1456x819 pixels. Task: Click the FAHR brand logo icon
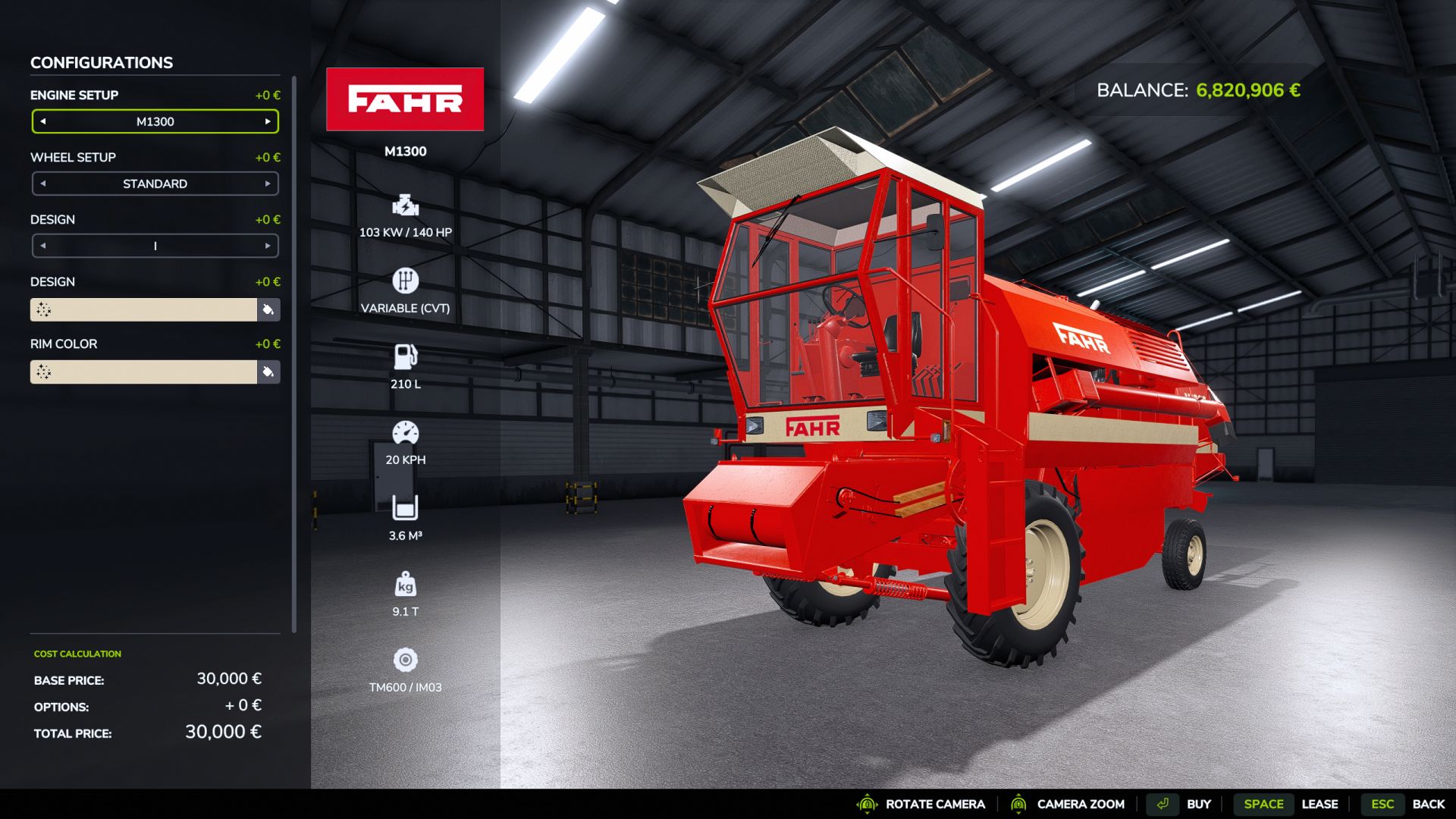pos(405,100)
